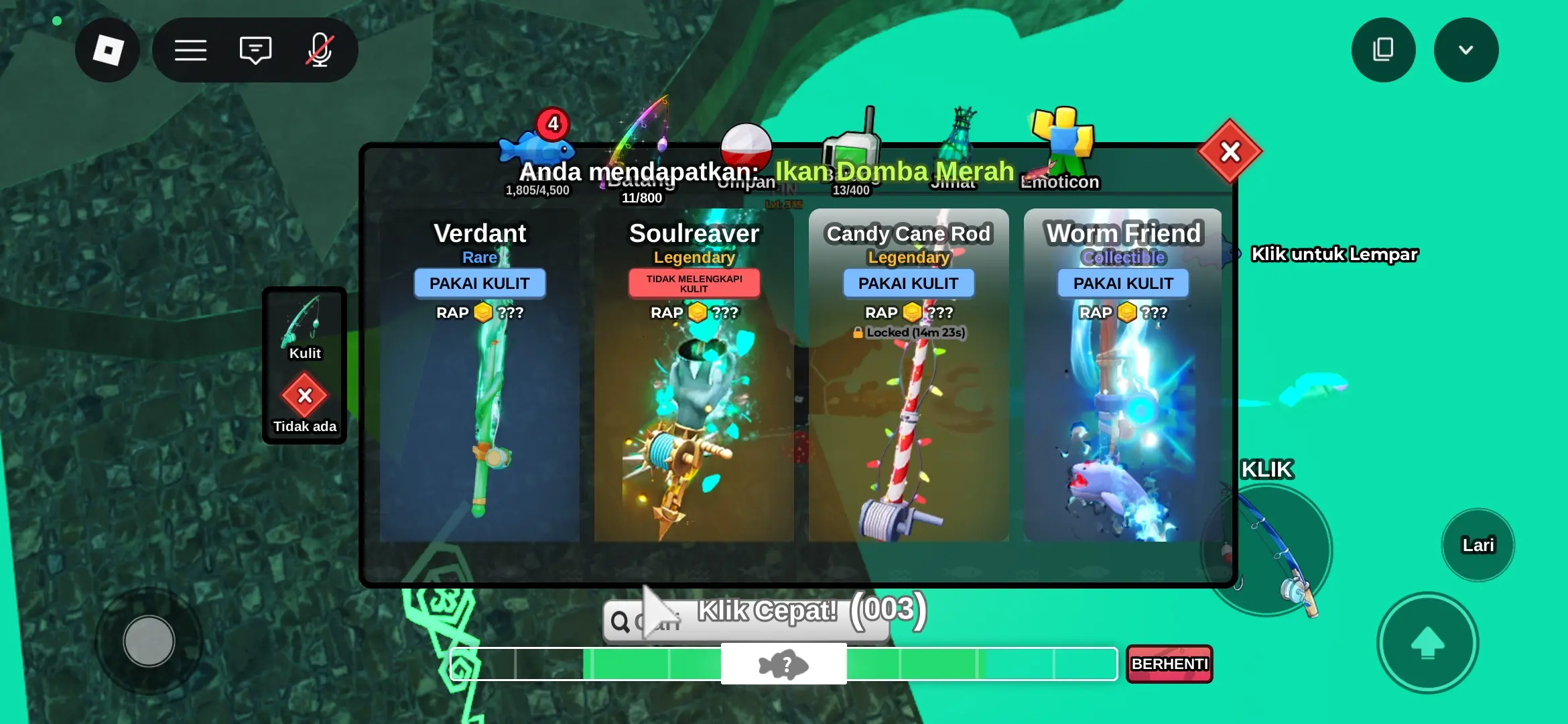1568x724 pixels.
Task: Click Soulreaver's Tidak Melengkapi Kulit button
Action: tap(694, 284)
